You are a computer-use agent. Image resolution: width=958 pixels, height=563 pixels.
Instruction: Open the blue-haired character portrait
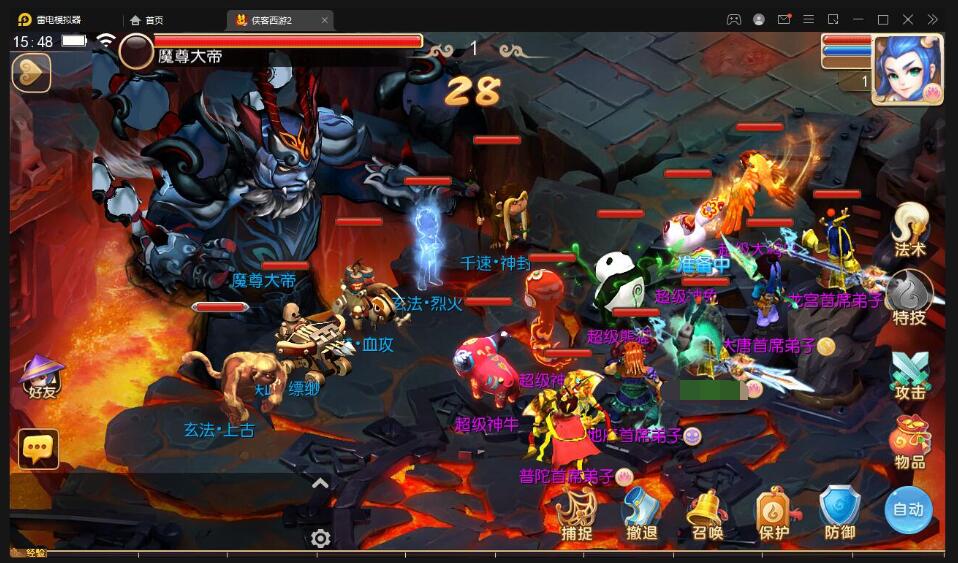pyautogui.click(x=906, y=68)
